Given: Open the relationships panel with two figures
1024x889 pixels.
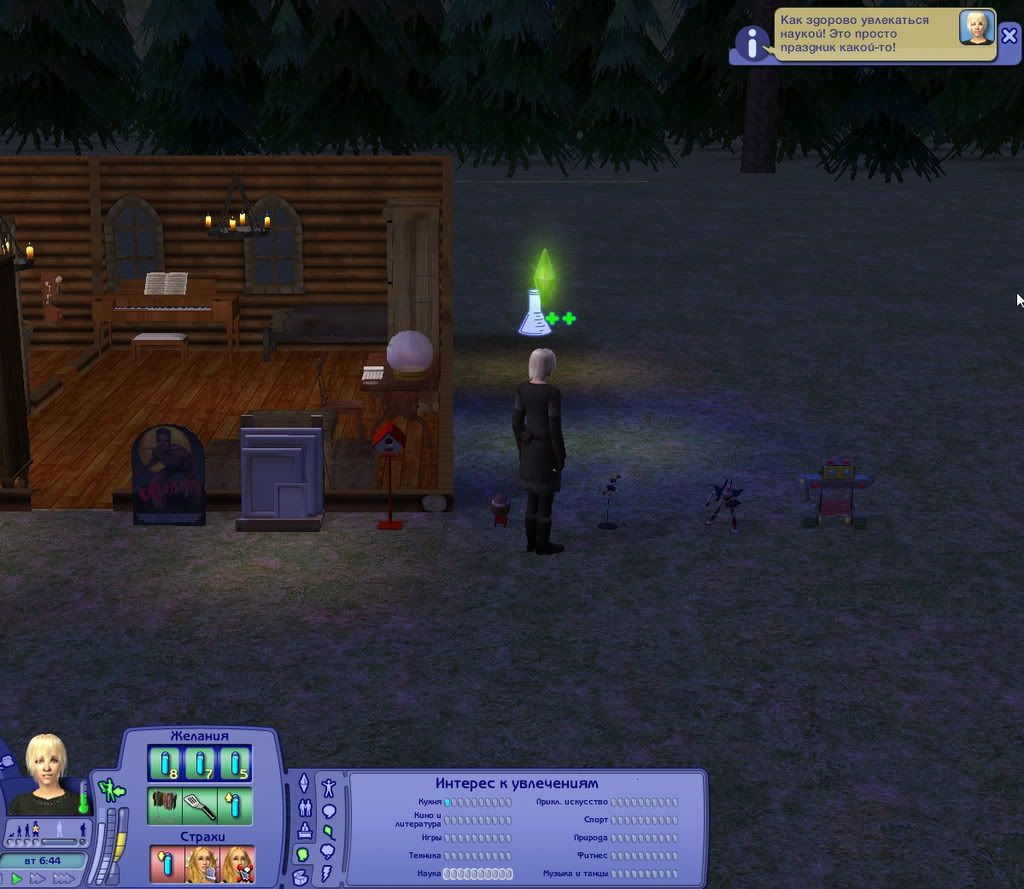Looking at the screenshot, I should click(x=305, y=807).
